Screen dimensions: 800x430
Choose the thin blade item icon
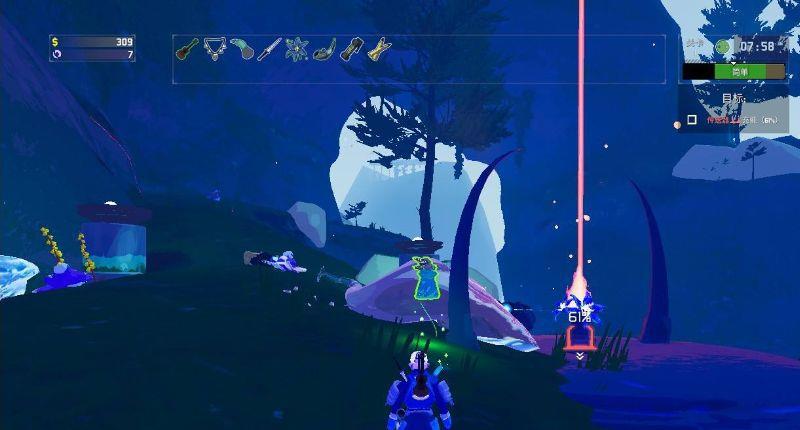267,49
